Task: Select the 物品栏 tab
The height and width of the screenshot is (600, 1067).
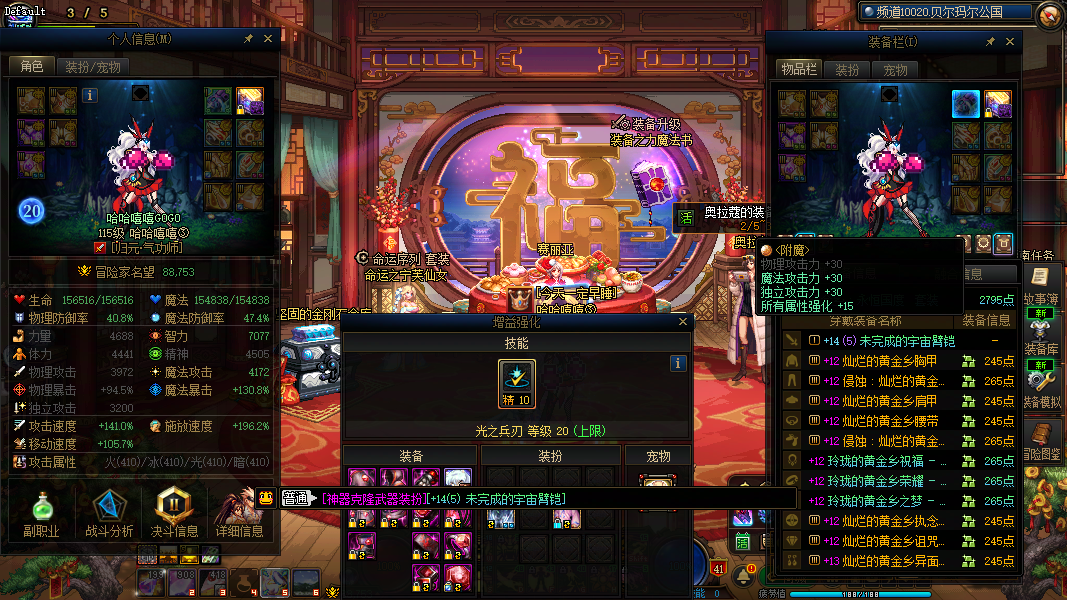Action: pos(799,70)
